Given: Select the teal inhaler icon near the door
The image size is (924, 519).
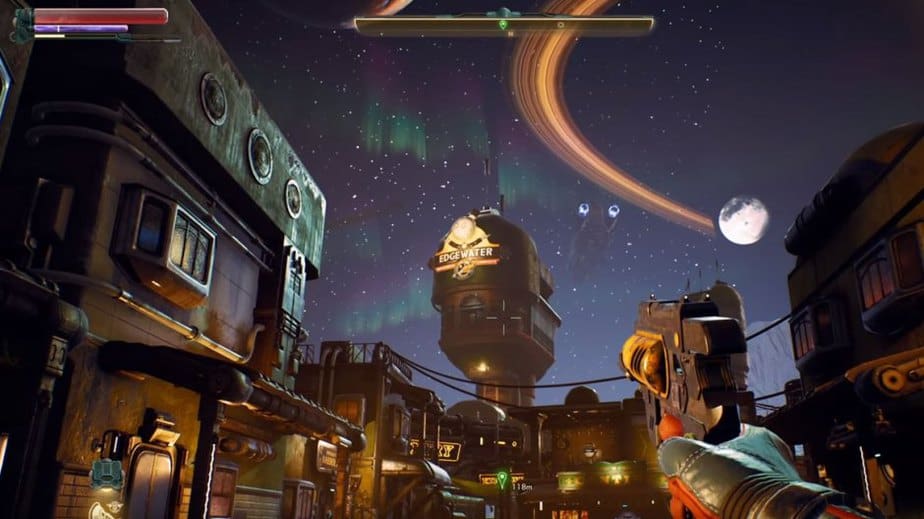Looking at the screenshot, I should (x=104, y=474).
